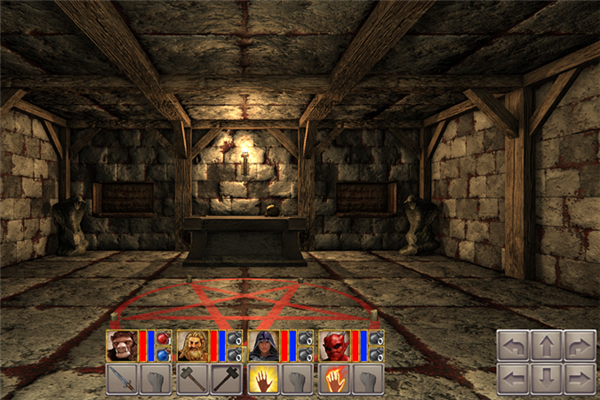Viewport: 600px width, 400px height.
Task: Use the minotaur's blue potion
Action: coord(163,353)
